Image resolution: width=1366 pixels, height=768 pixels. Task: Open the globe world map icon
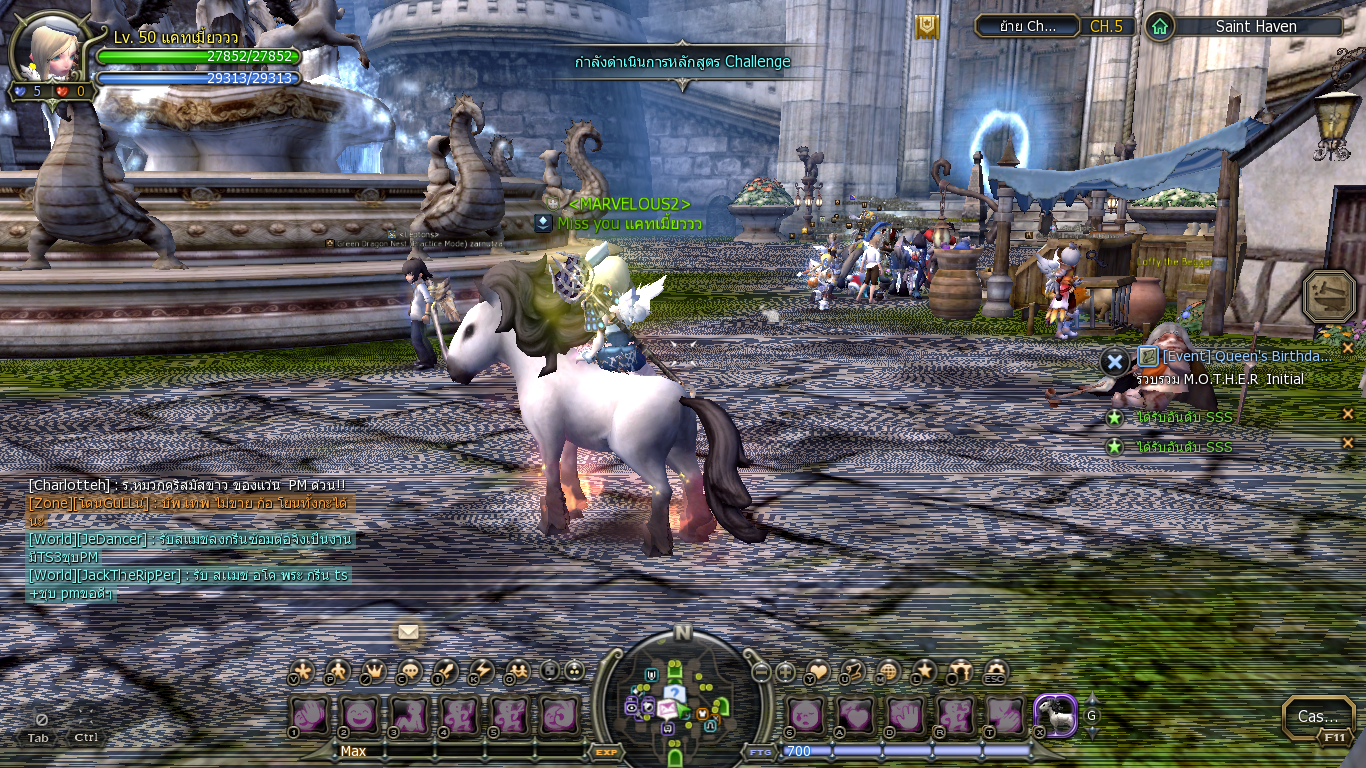coord(888,671)
